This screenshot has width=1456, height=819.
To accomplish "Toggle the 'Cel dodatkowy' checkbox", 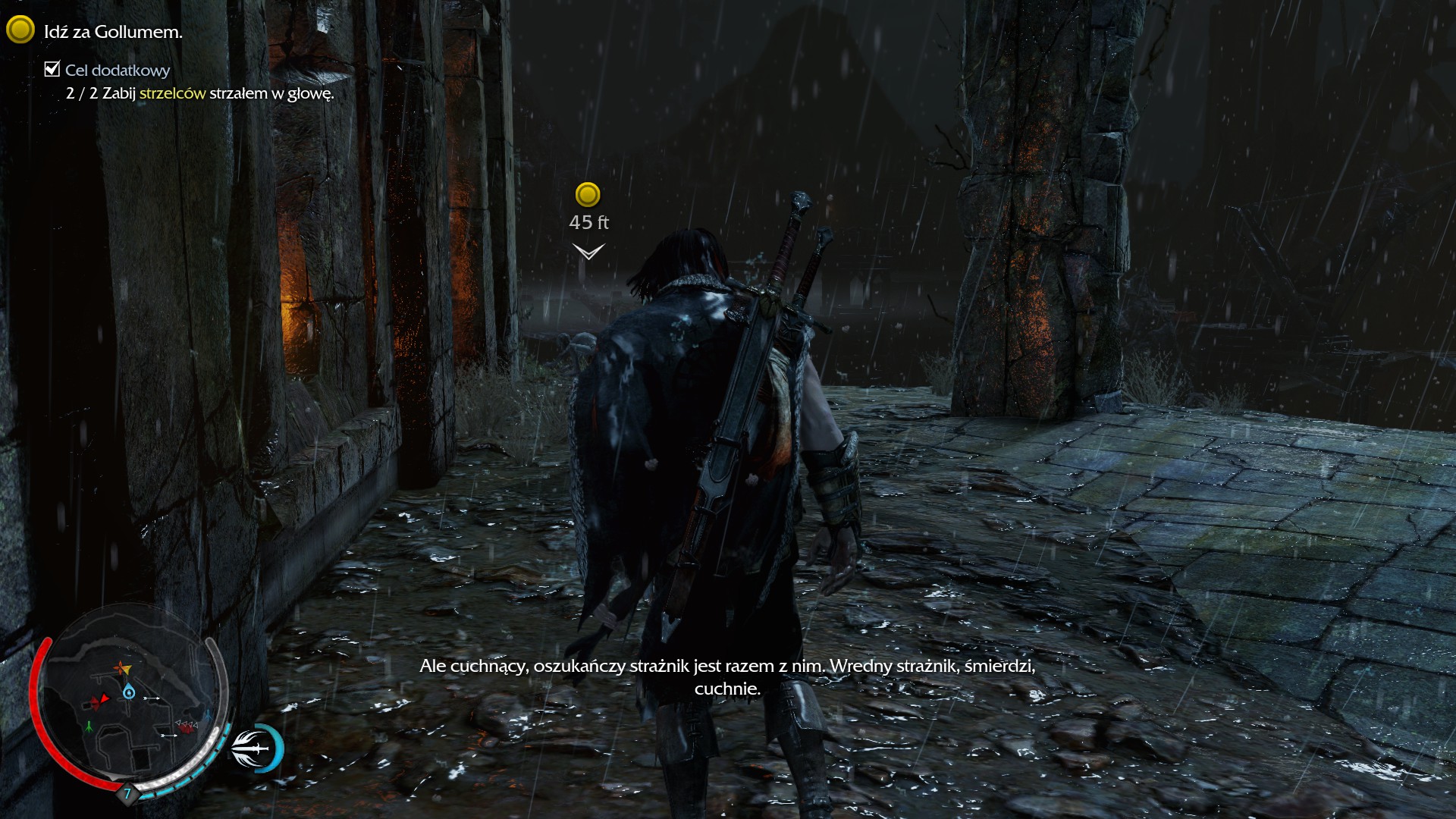I will (x=52, y=70).
